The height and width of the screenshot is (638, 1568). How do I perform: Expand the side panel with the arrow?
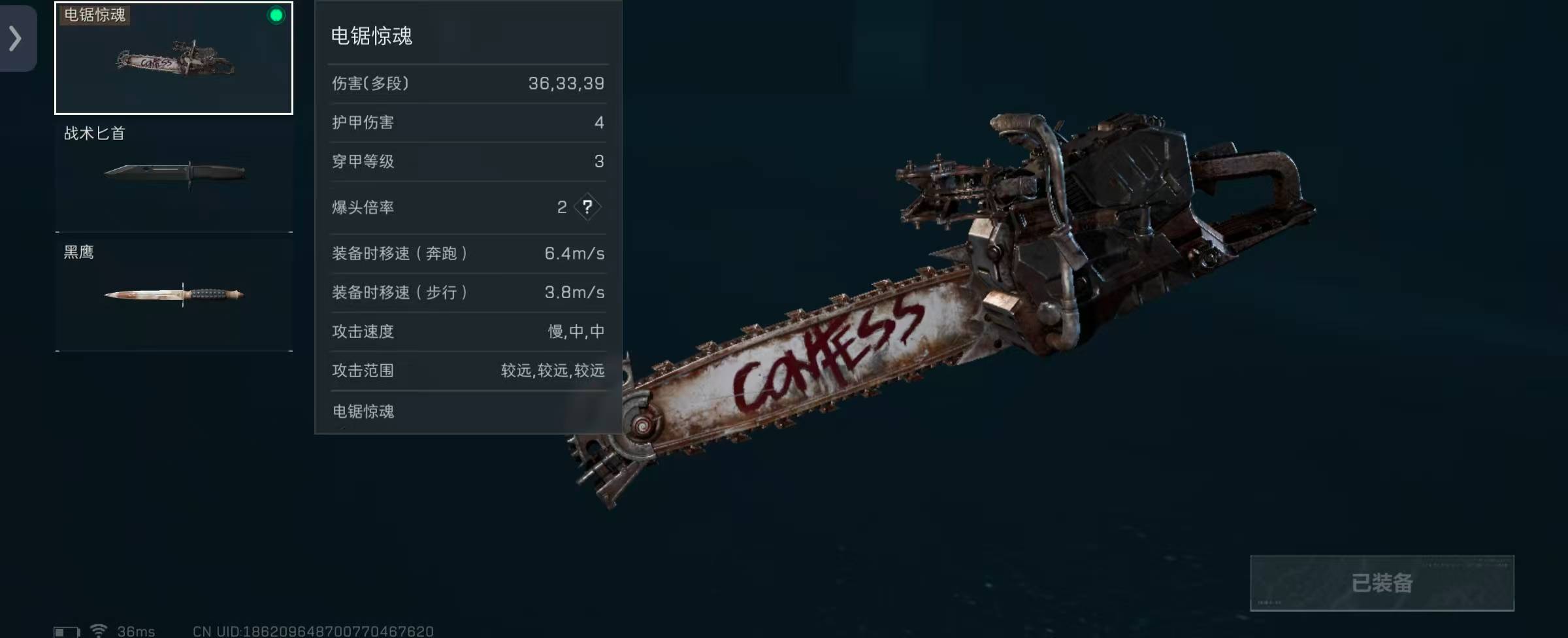(16, 38)
